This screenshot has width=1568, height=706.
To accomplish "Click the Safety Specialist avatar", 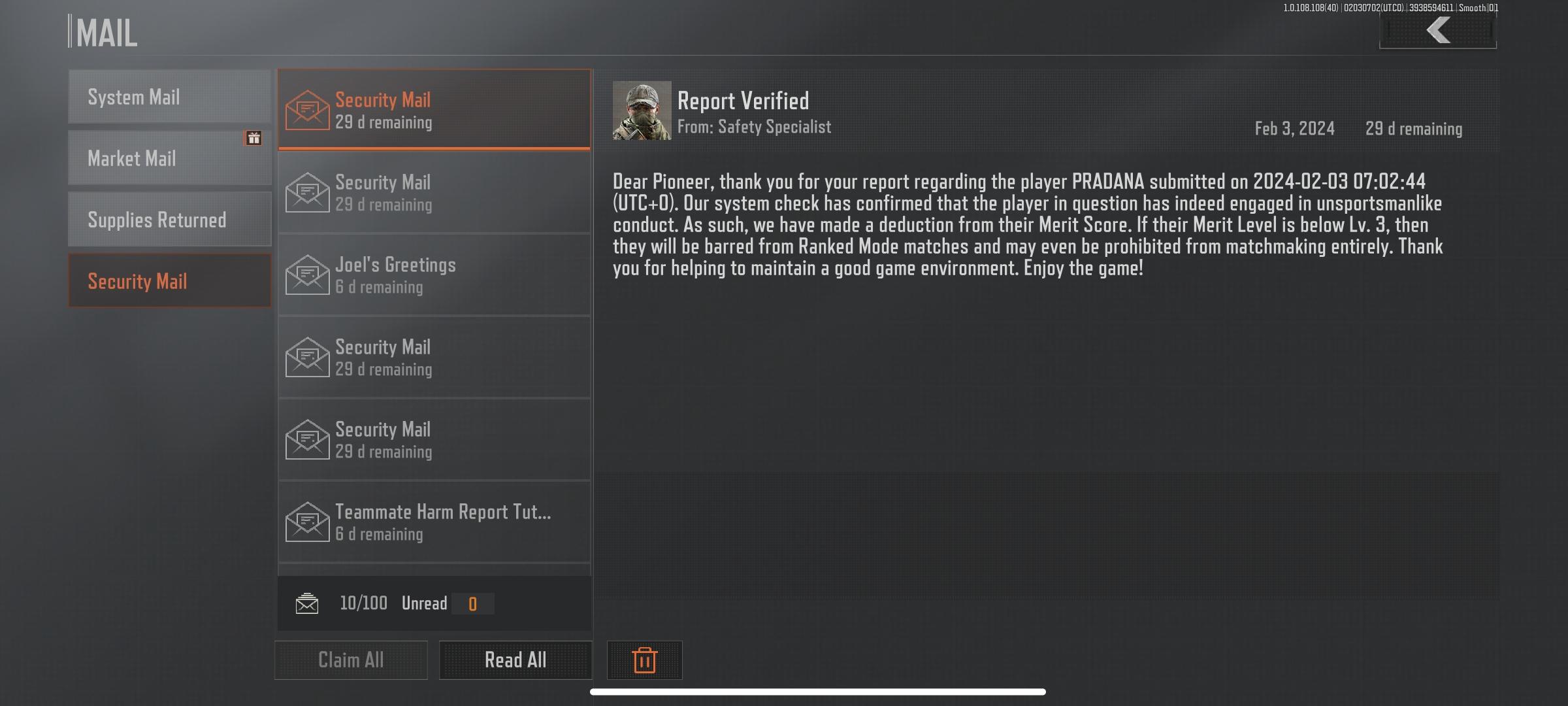I will click(643, 110).
